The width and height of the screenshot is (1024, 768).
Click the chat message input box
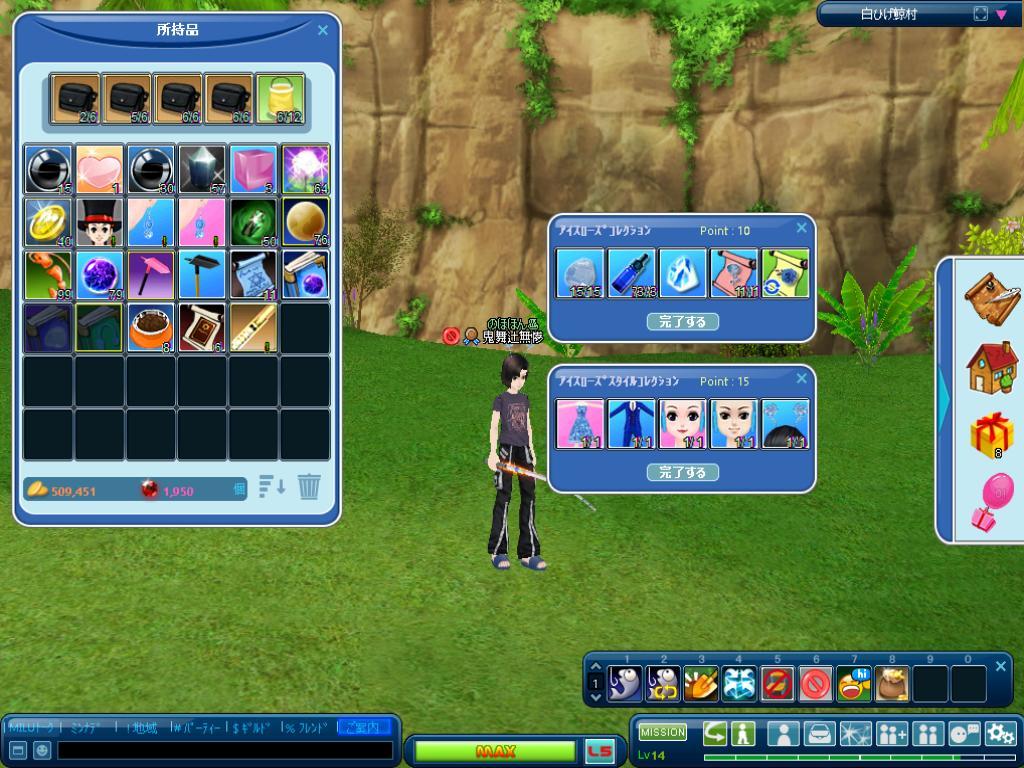point(225,750)
